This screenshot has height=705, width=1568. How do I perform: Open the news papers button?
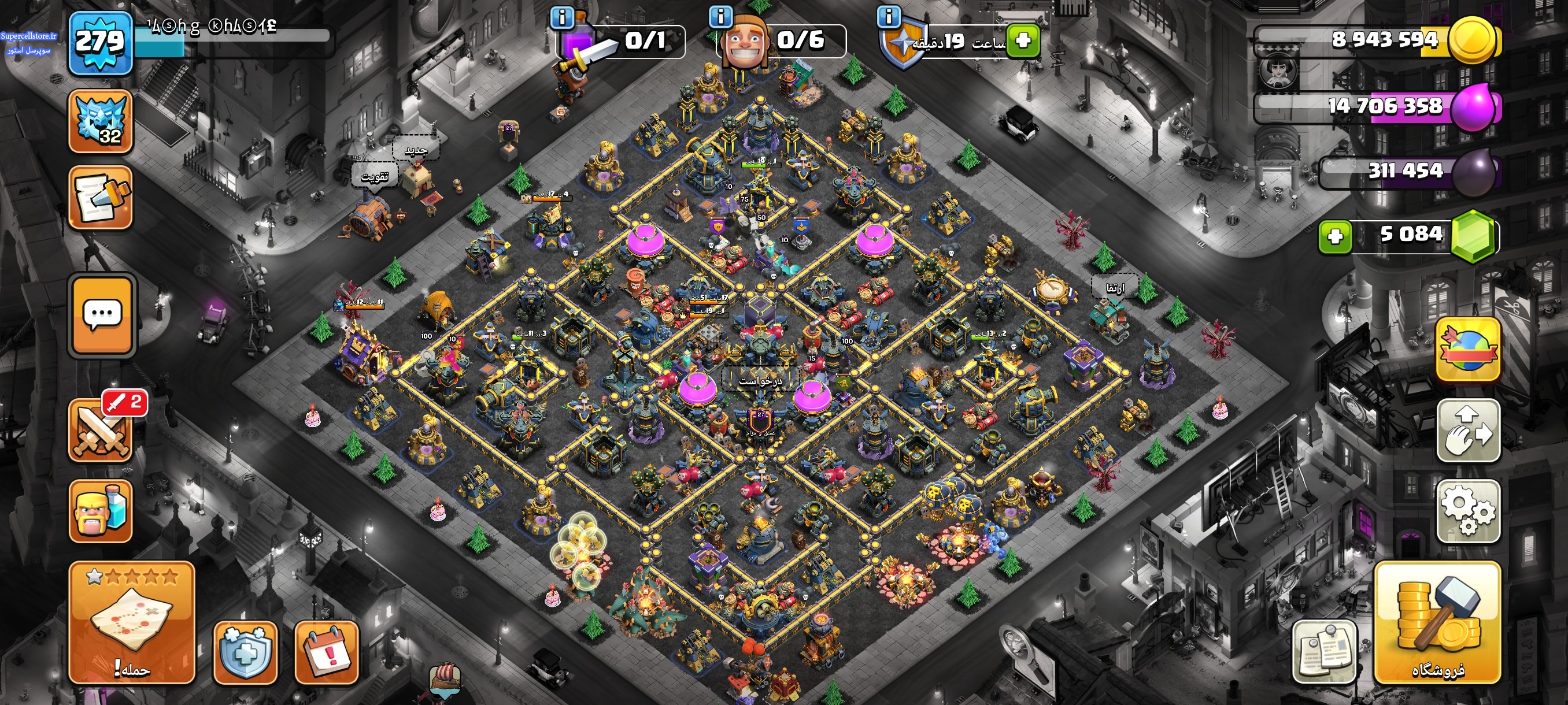point(1324,652)
